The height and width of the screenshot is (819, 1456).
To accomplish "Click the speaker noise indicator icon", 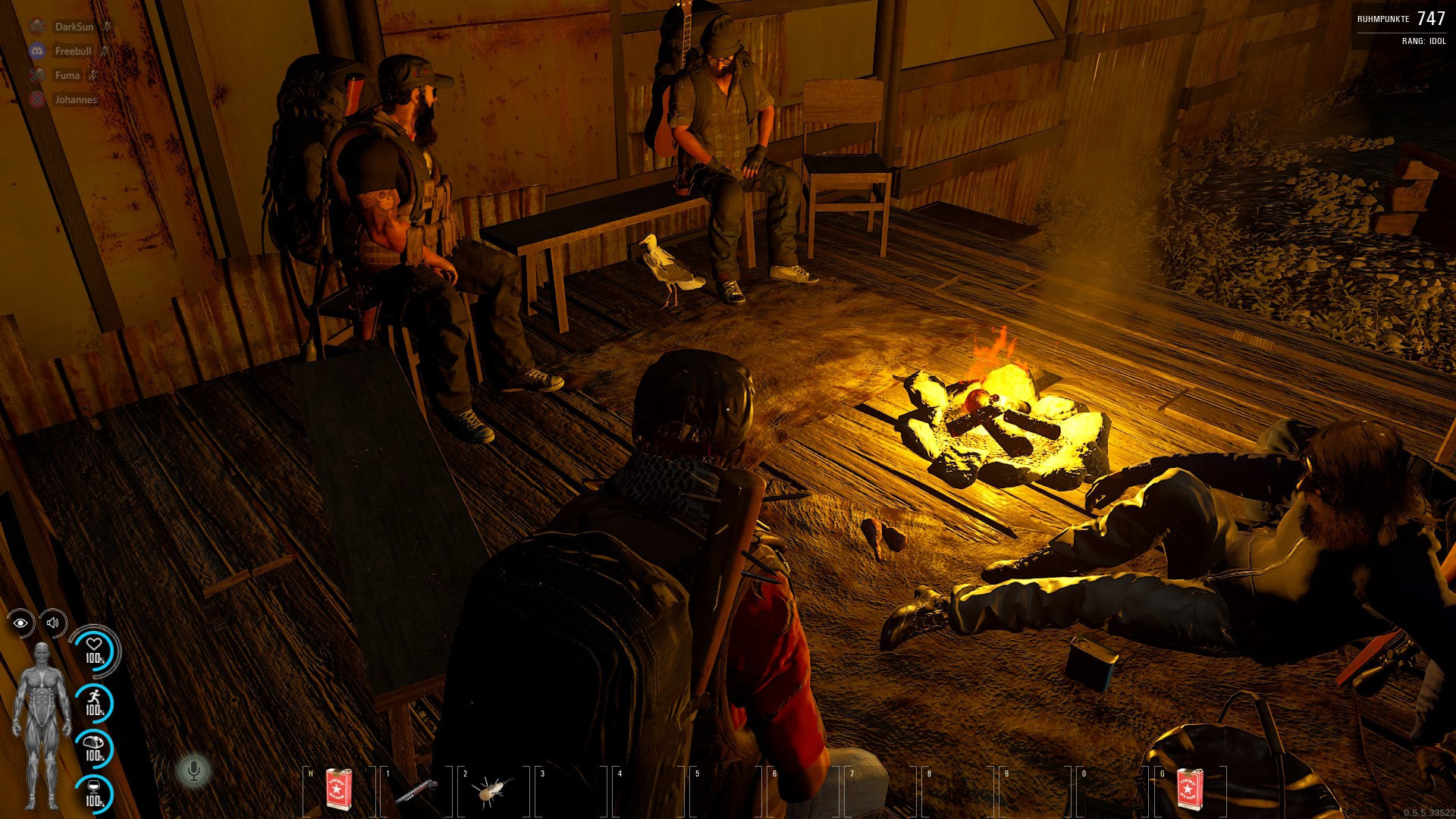I will (x=52, y=623).
